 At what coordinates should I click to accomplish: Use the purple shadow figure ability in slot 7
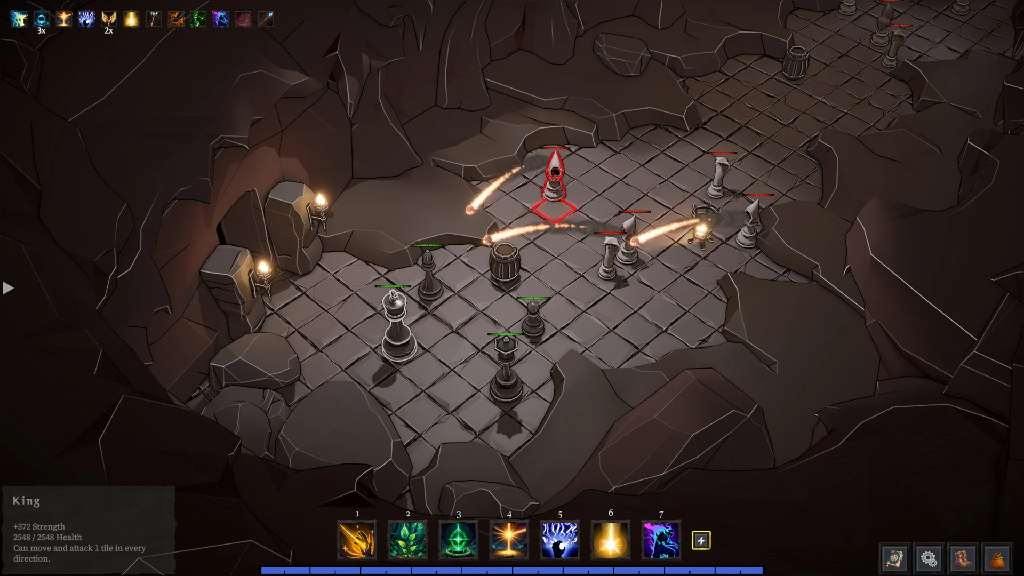point(661,540)
